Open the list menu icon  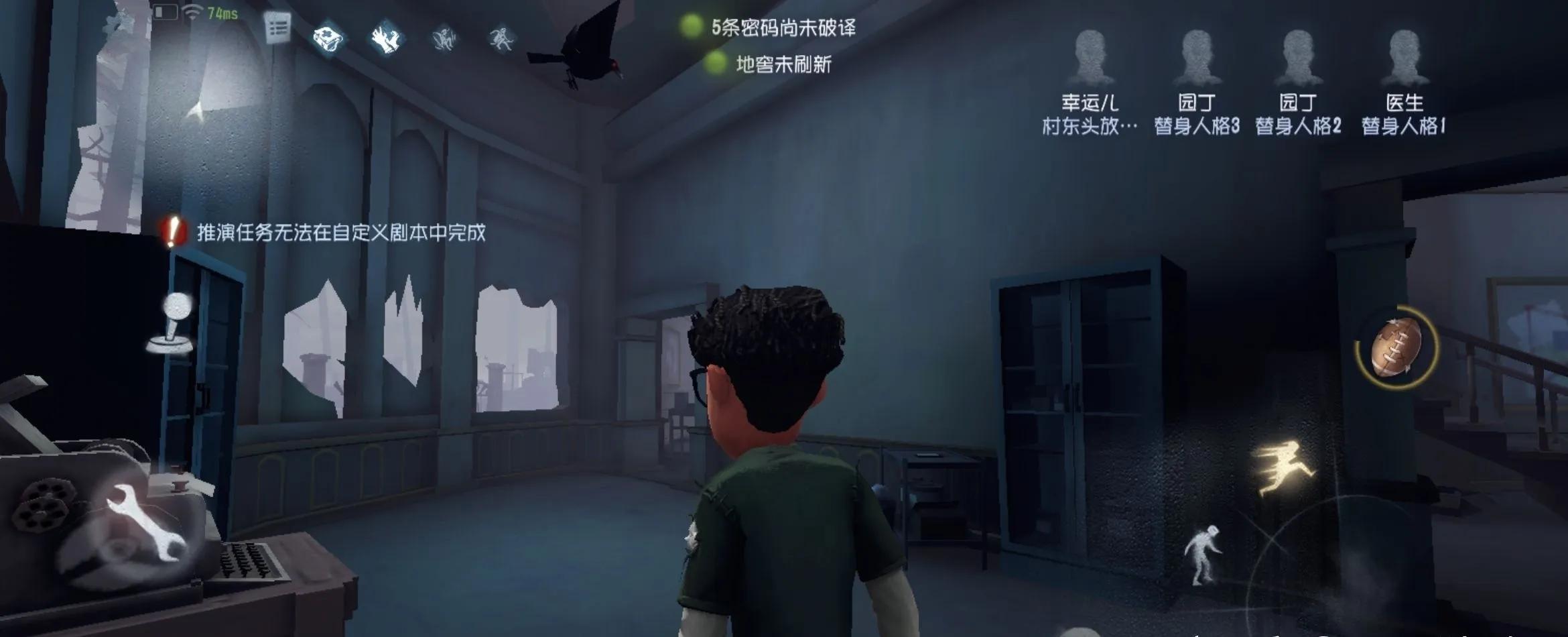(x=277, y=28)
